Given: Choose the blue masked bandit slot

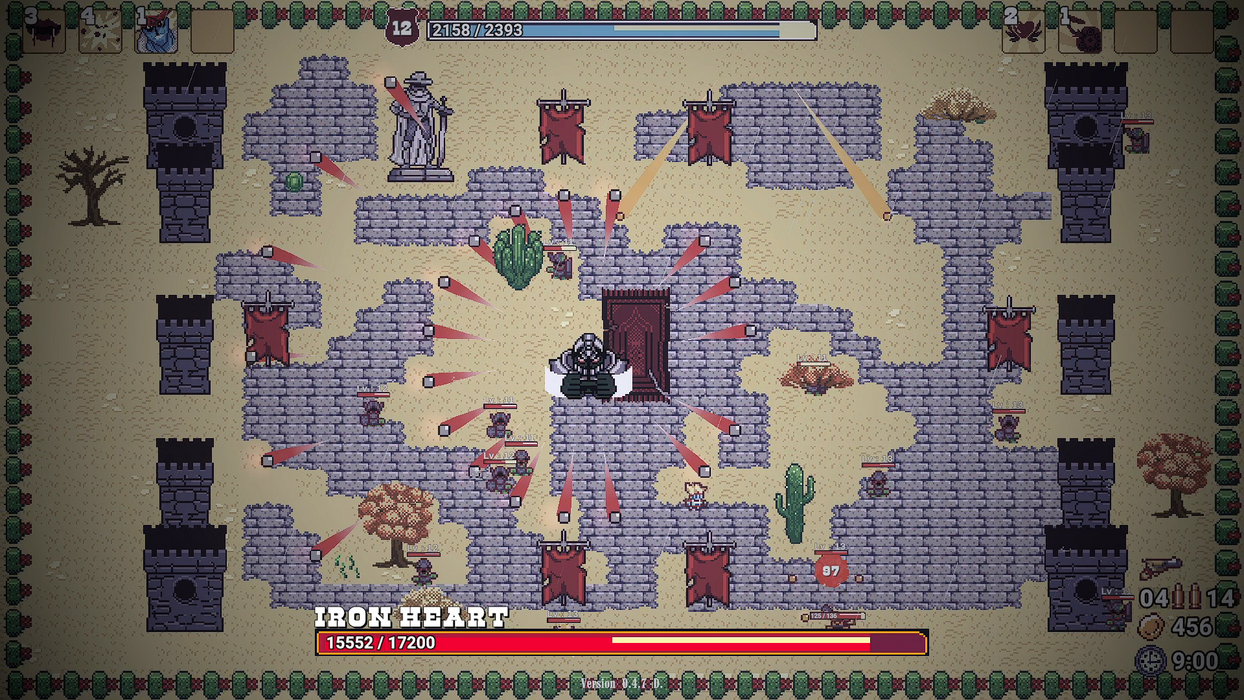Looking at the screenshot, I should click(157, 32).
